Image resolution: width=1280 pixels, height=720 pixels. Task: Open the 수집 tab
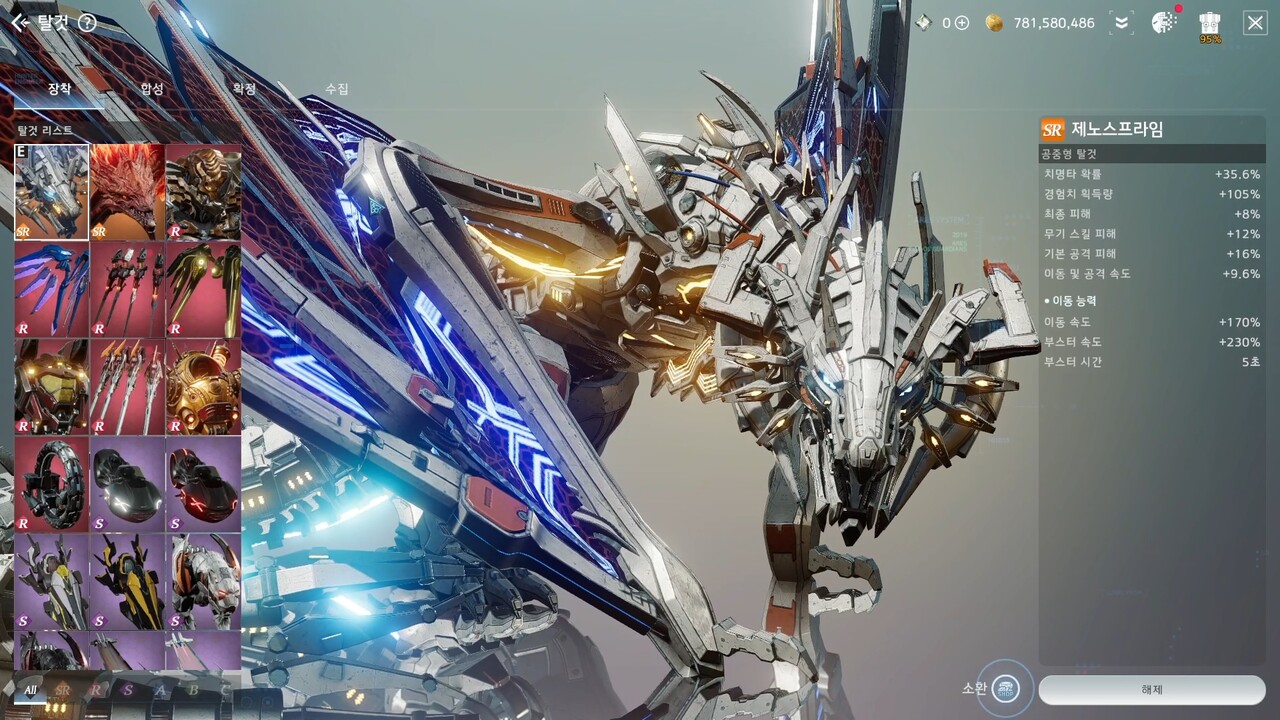coord(337,89)
